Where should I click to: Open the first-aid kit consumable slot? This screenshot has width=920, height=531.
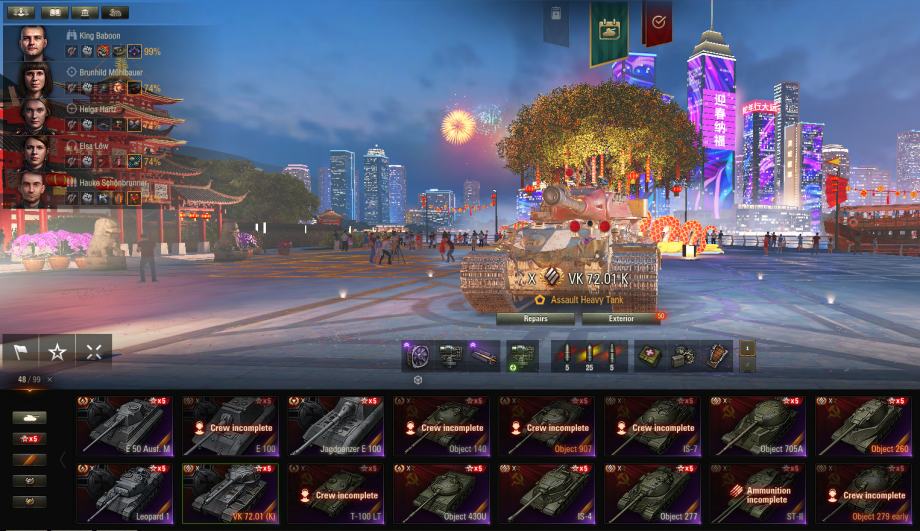(x=649, y=354)
